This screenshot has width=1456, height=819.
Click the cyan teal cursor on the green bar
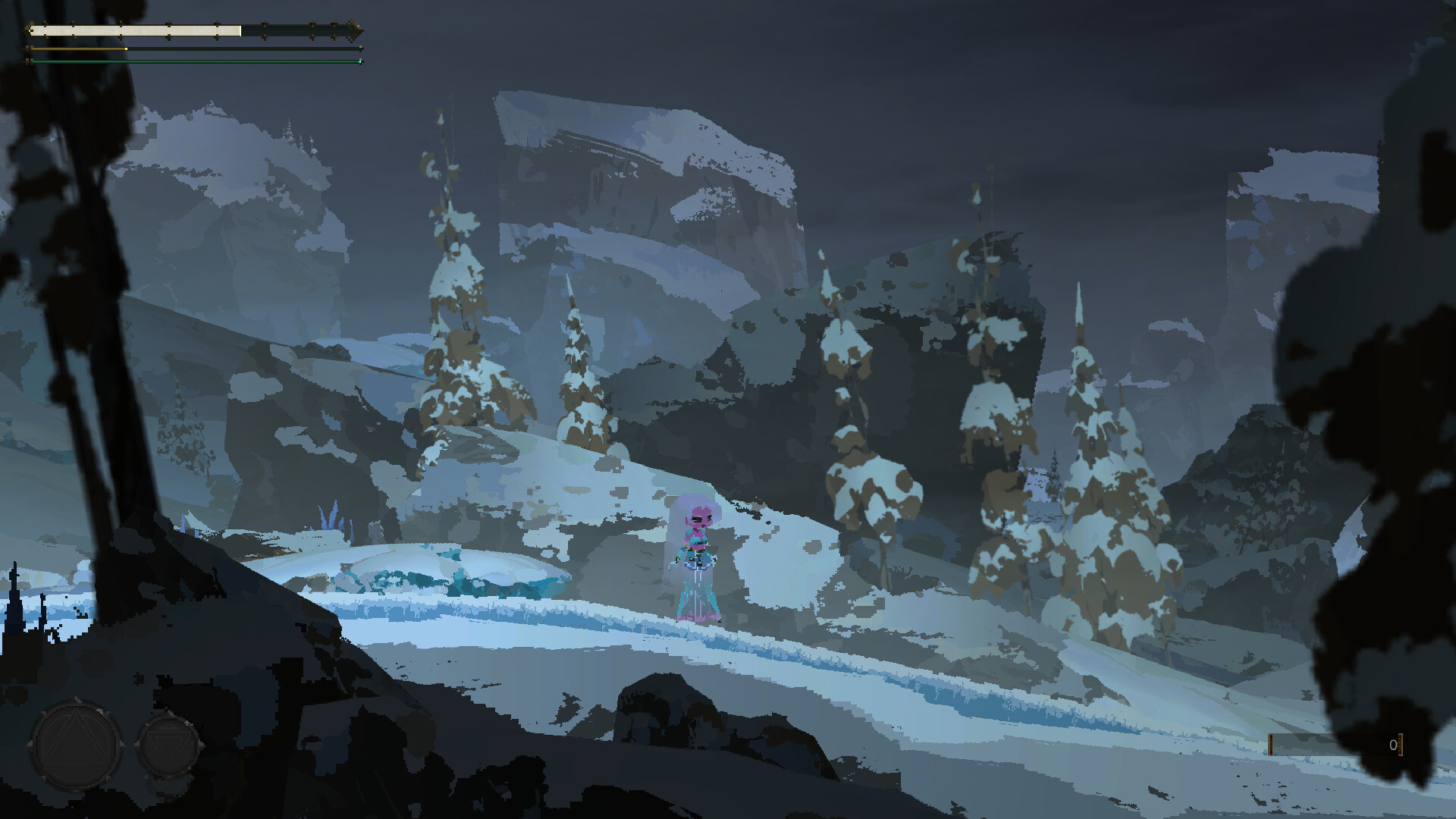click(x=360, y=61)
